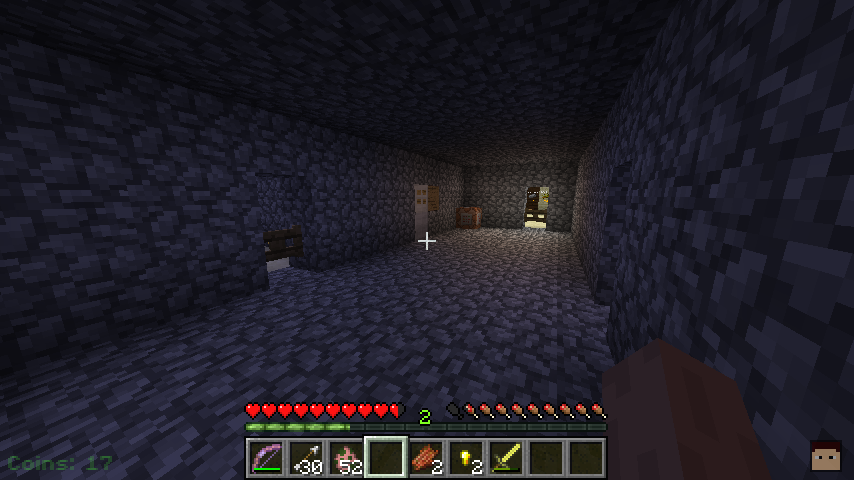
Task: Click the player head icon
Action: pos(825,455)
